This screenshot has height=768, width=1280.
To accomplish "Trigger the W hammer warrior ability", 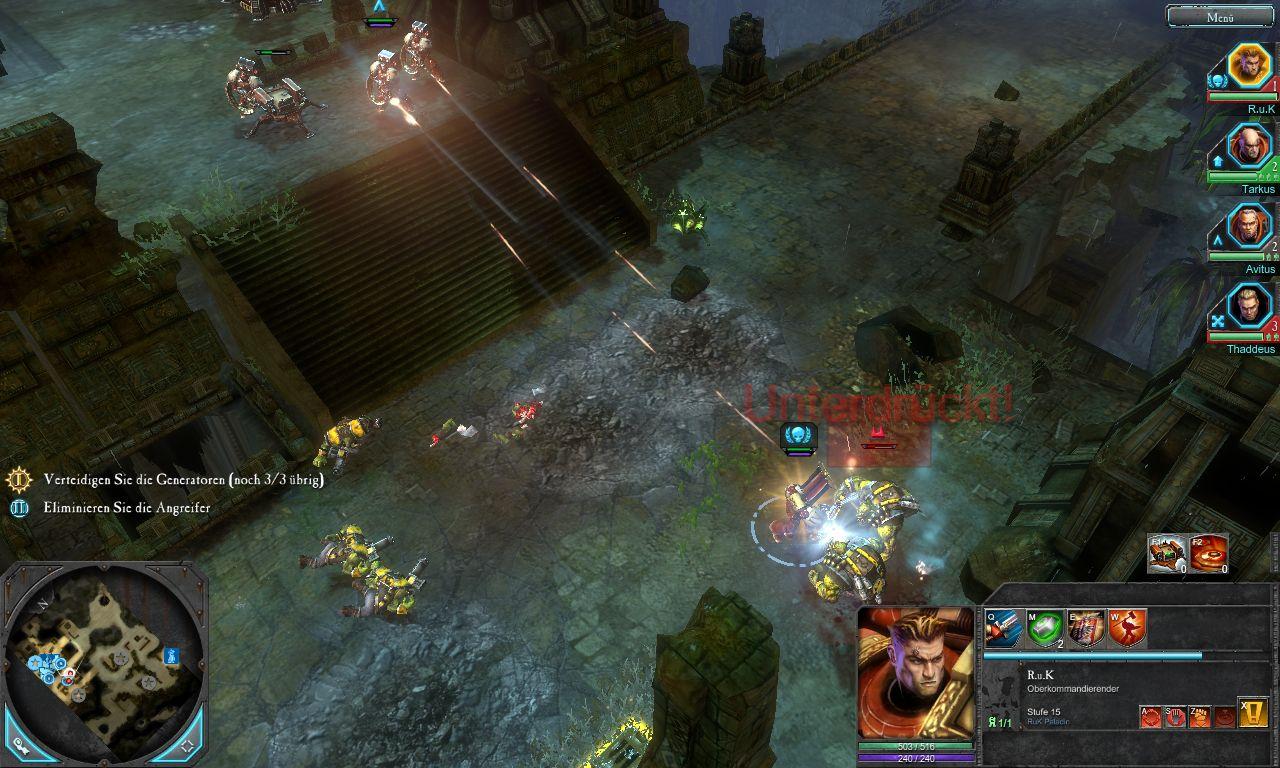I will 1127,628.
